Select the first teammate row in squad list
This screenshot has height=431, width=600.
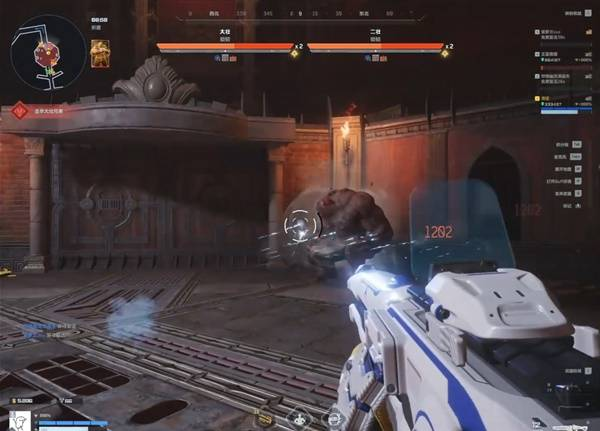(x=558, y=35)
